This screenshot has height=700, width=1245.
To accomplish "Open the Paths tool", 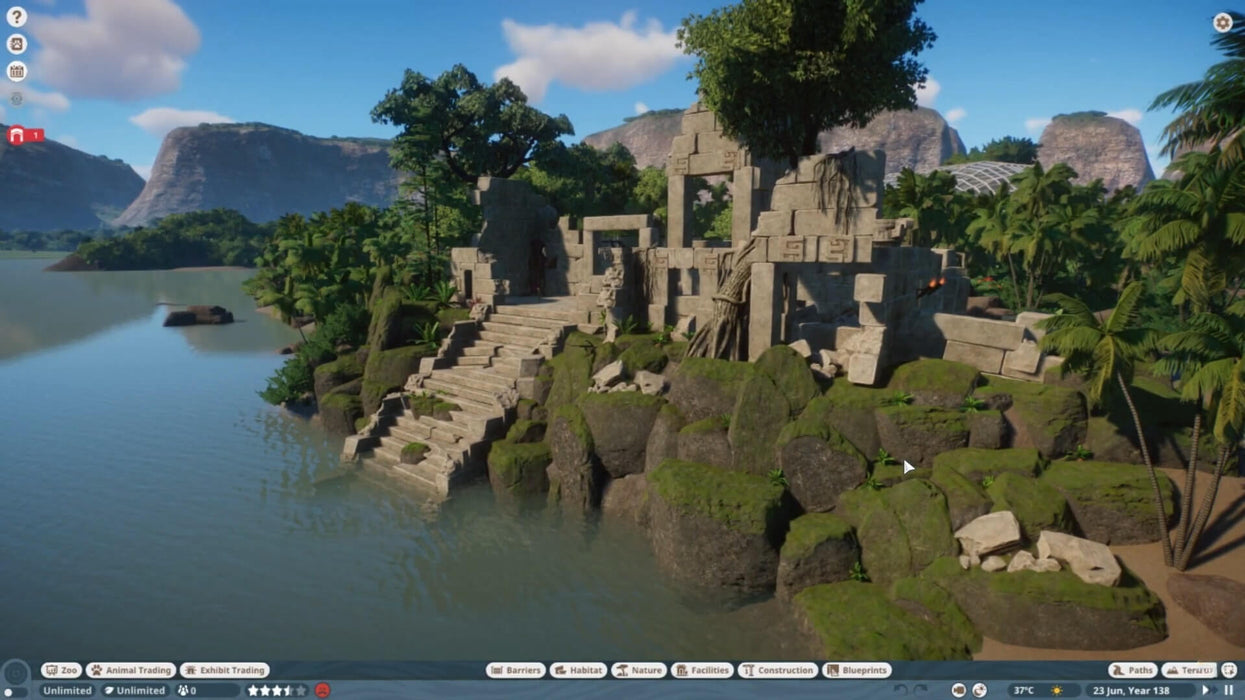I will 1133,670.
